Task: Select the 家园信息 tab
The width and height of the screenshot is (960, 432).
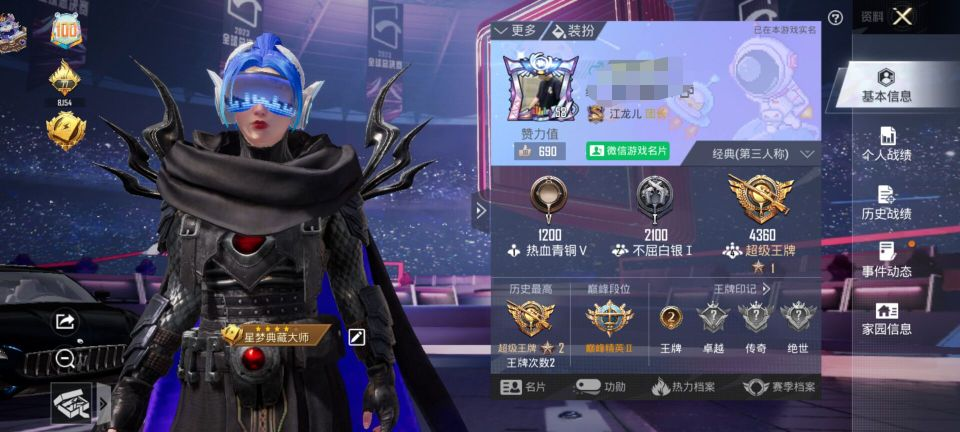Action: [886, 318]
